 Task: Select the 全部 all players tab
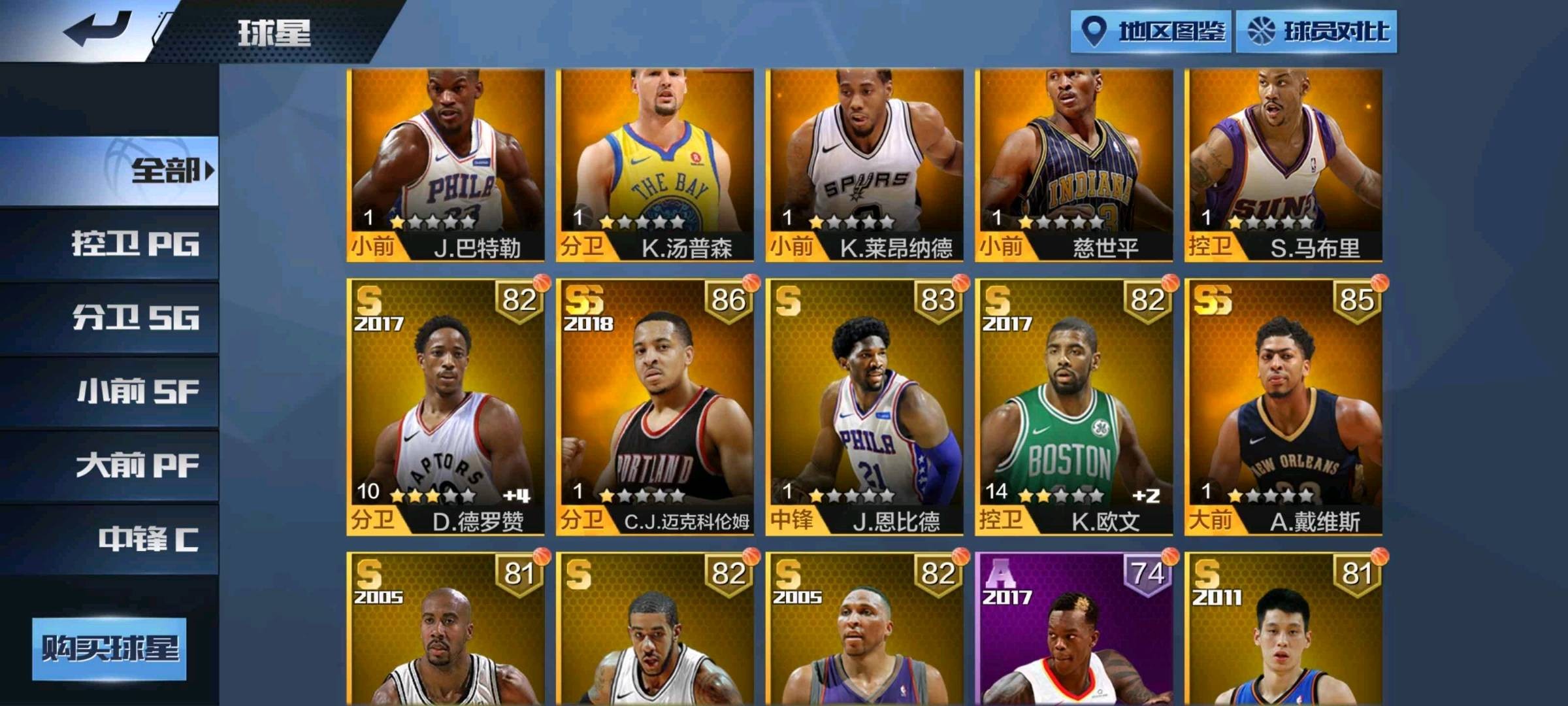(x=109, y=171)
